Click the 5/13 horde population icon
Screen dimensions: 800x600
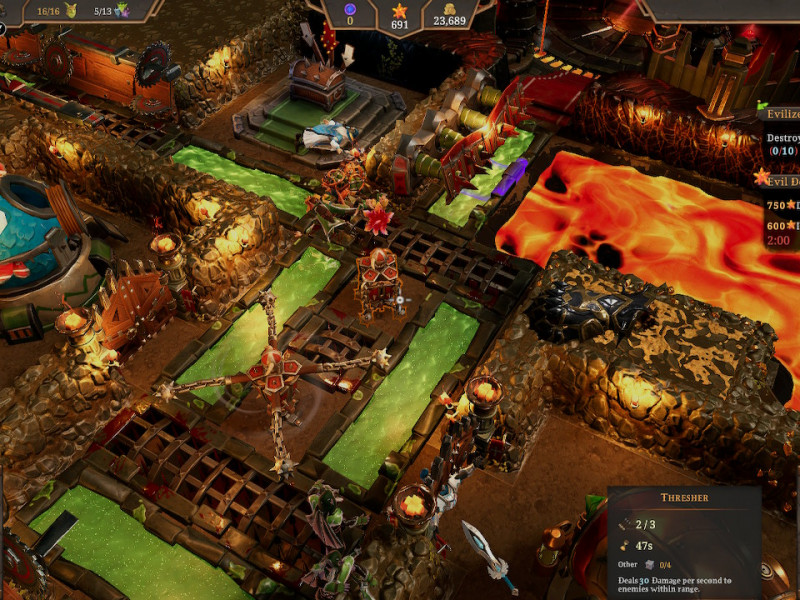tap(123, 11)
